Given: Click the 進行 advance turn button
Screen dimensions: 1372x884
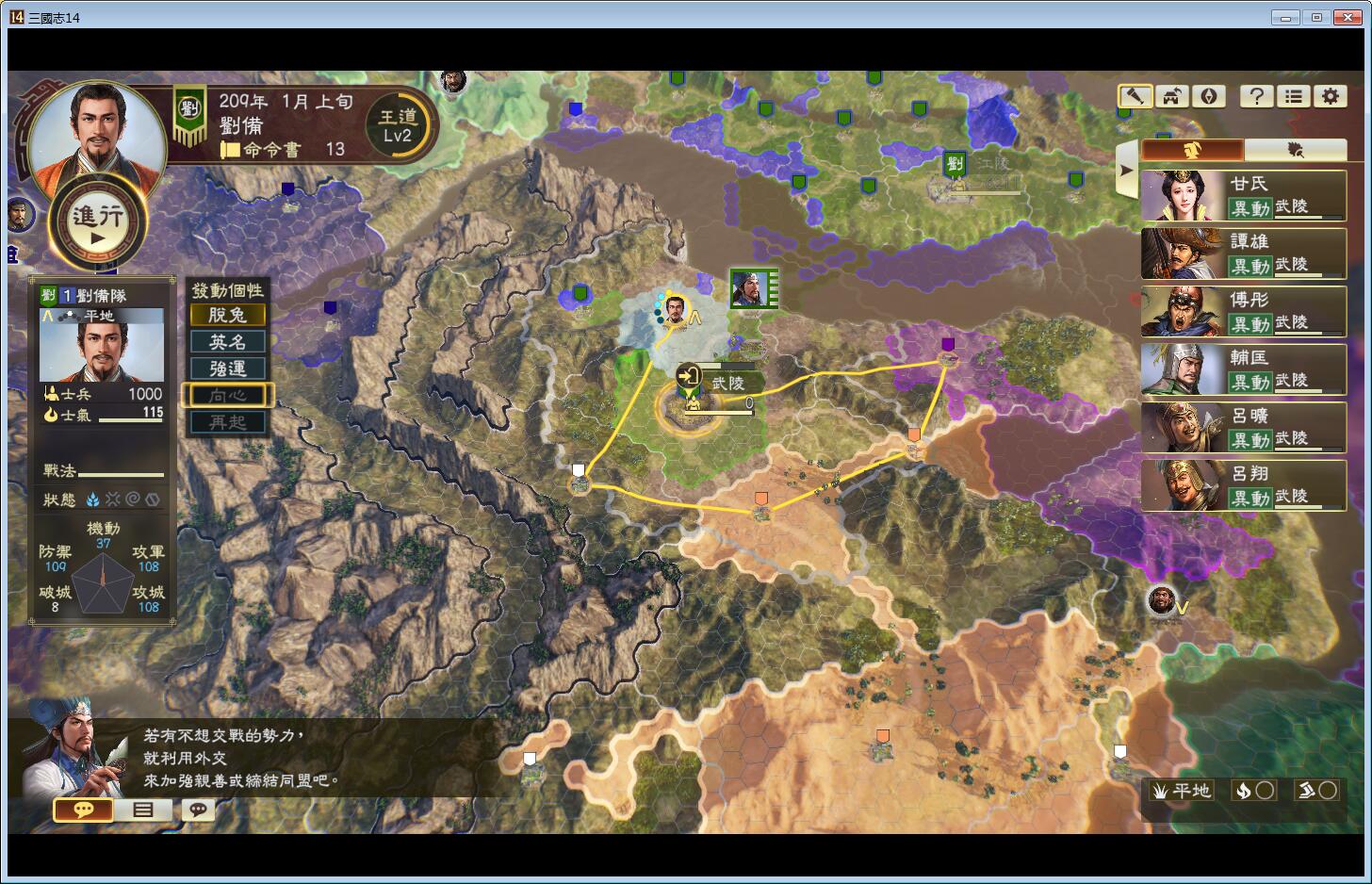Looking at the screenshot, I should (98, 223).
